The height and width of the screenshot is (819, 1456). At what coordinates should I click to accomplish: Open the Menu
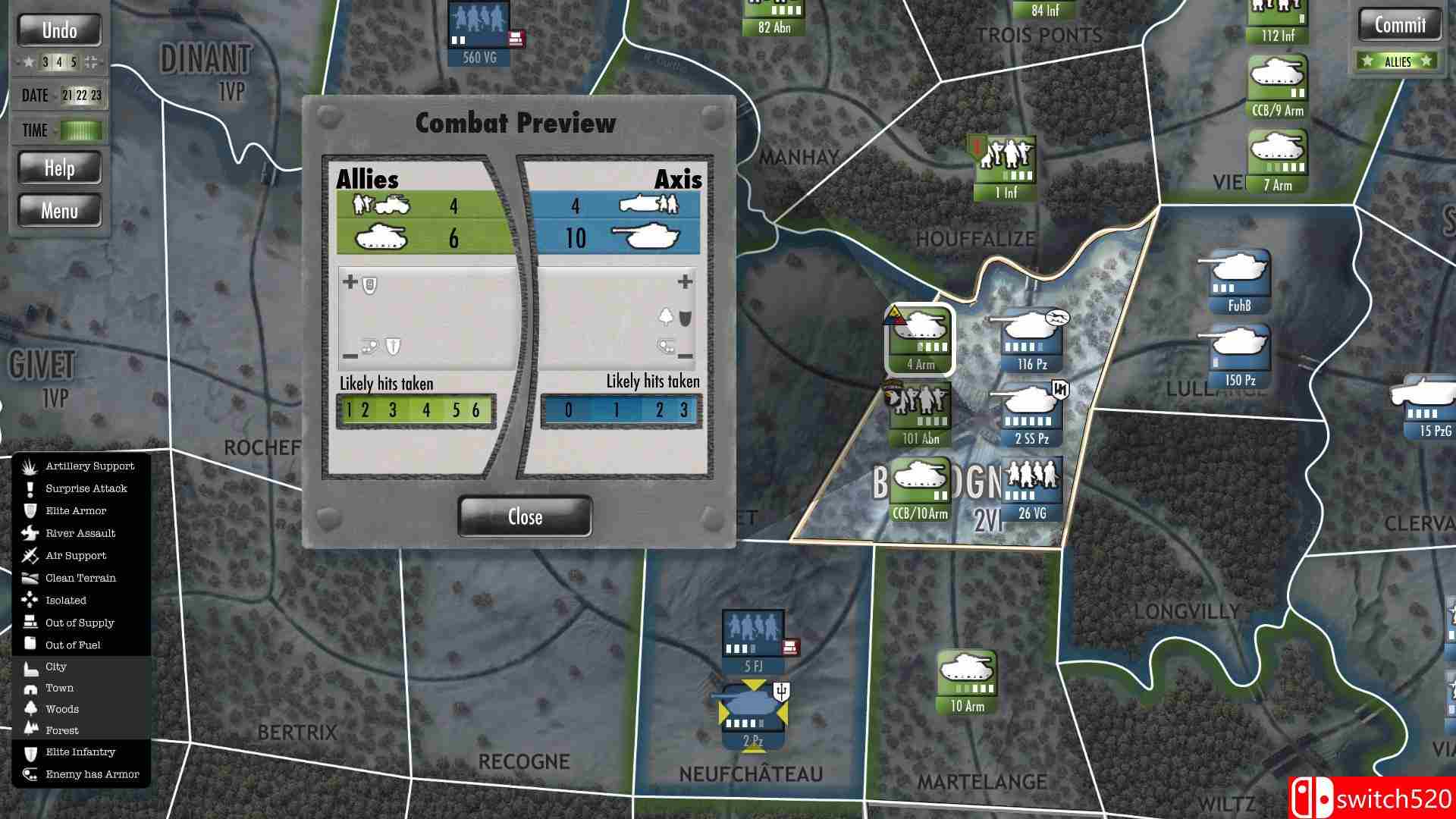point(59,210)
